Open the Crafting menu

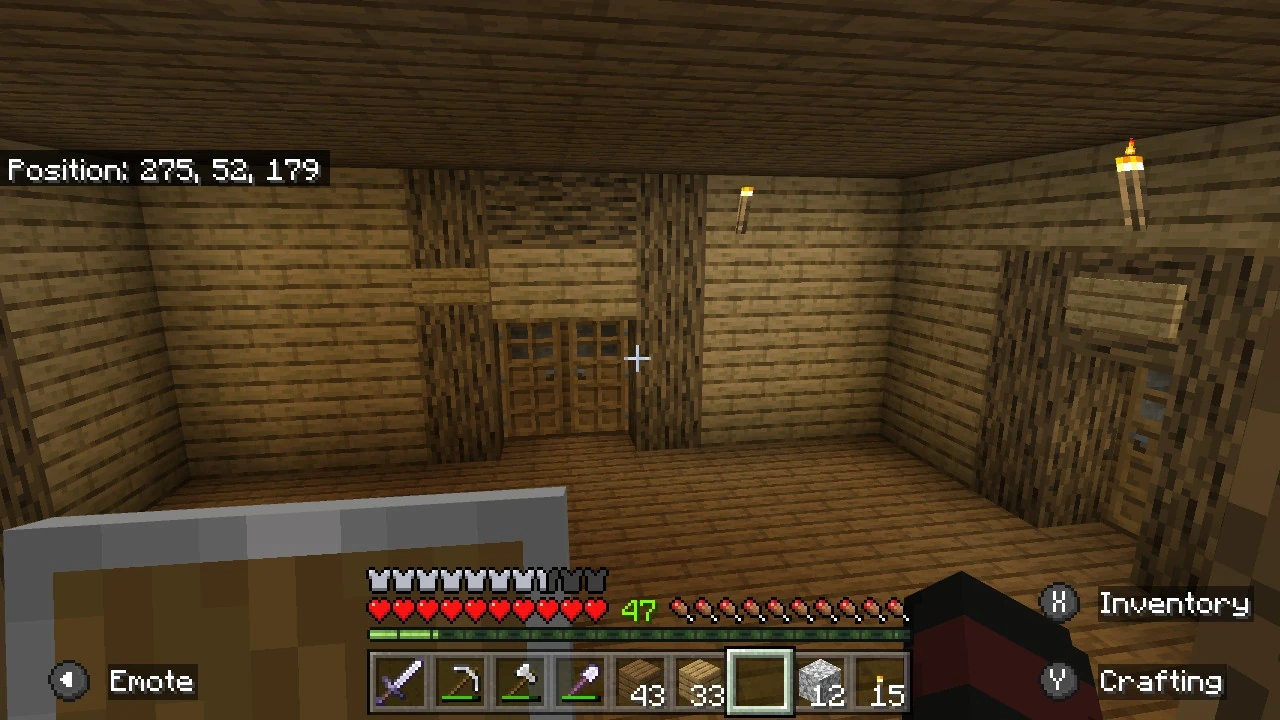[1163, 681]
